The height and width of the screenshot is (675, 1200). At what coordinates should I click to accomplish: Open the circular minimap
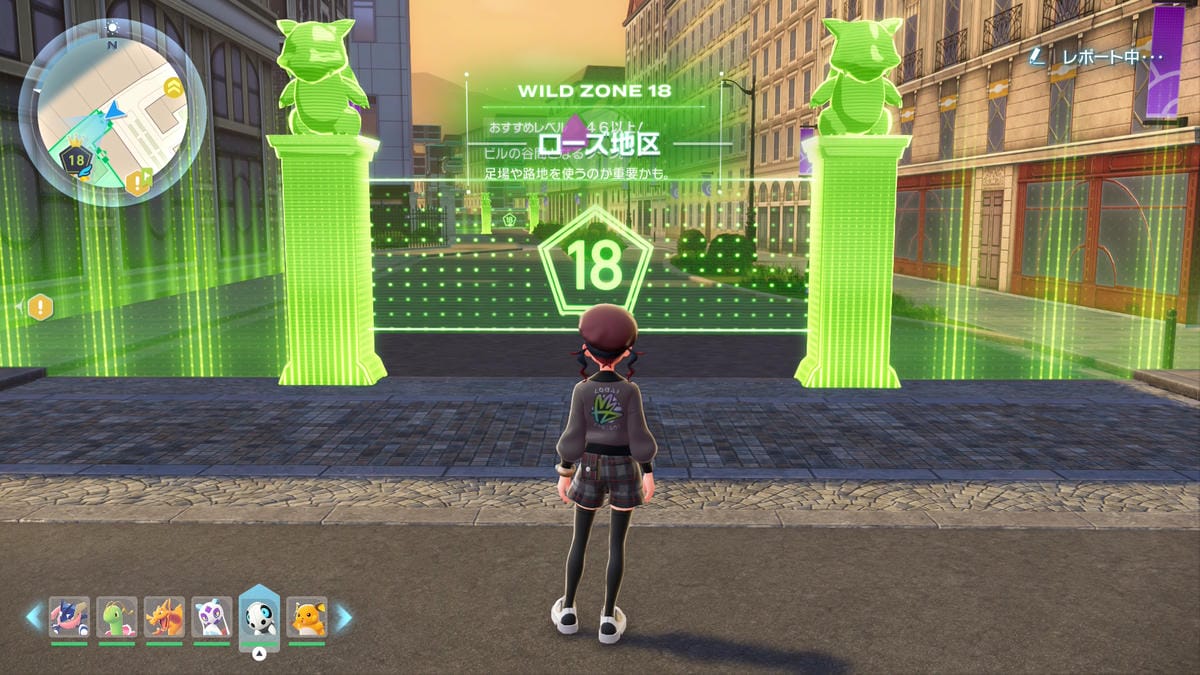112,112
